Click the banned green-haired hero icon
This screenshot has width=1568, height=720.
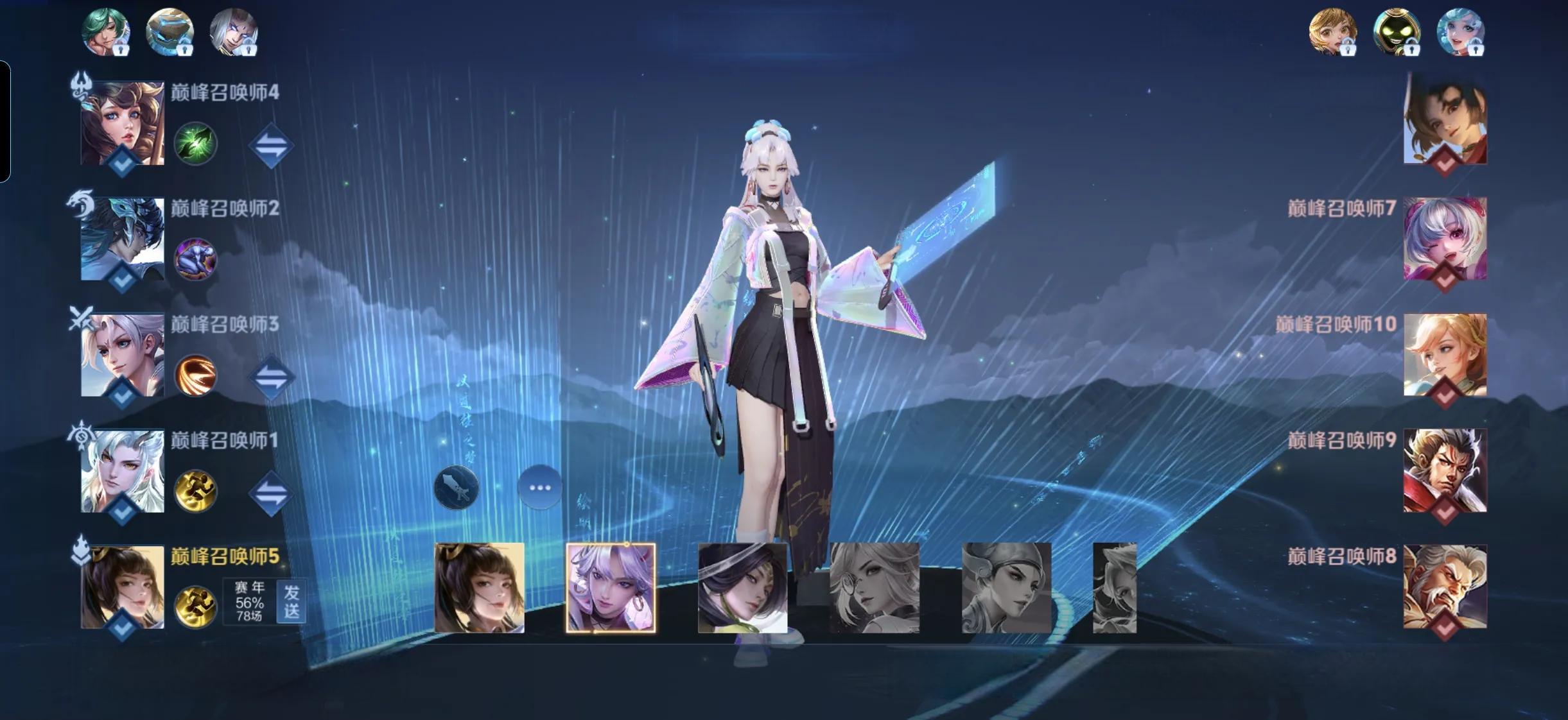point(105,31)
